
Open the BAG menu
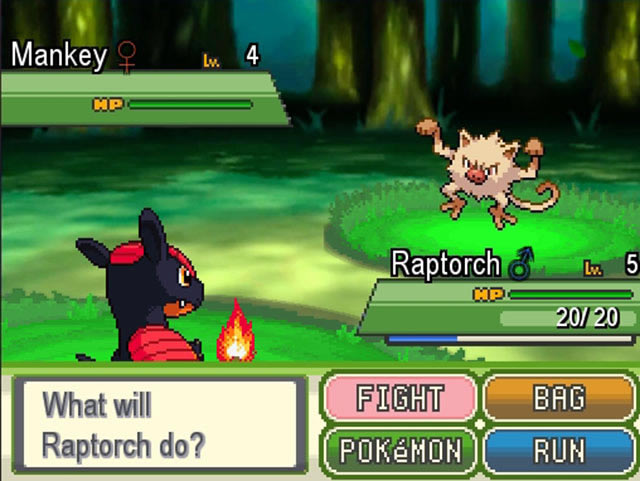click(559, 399)
